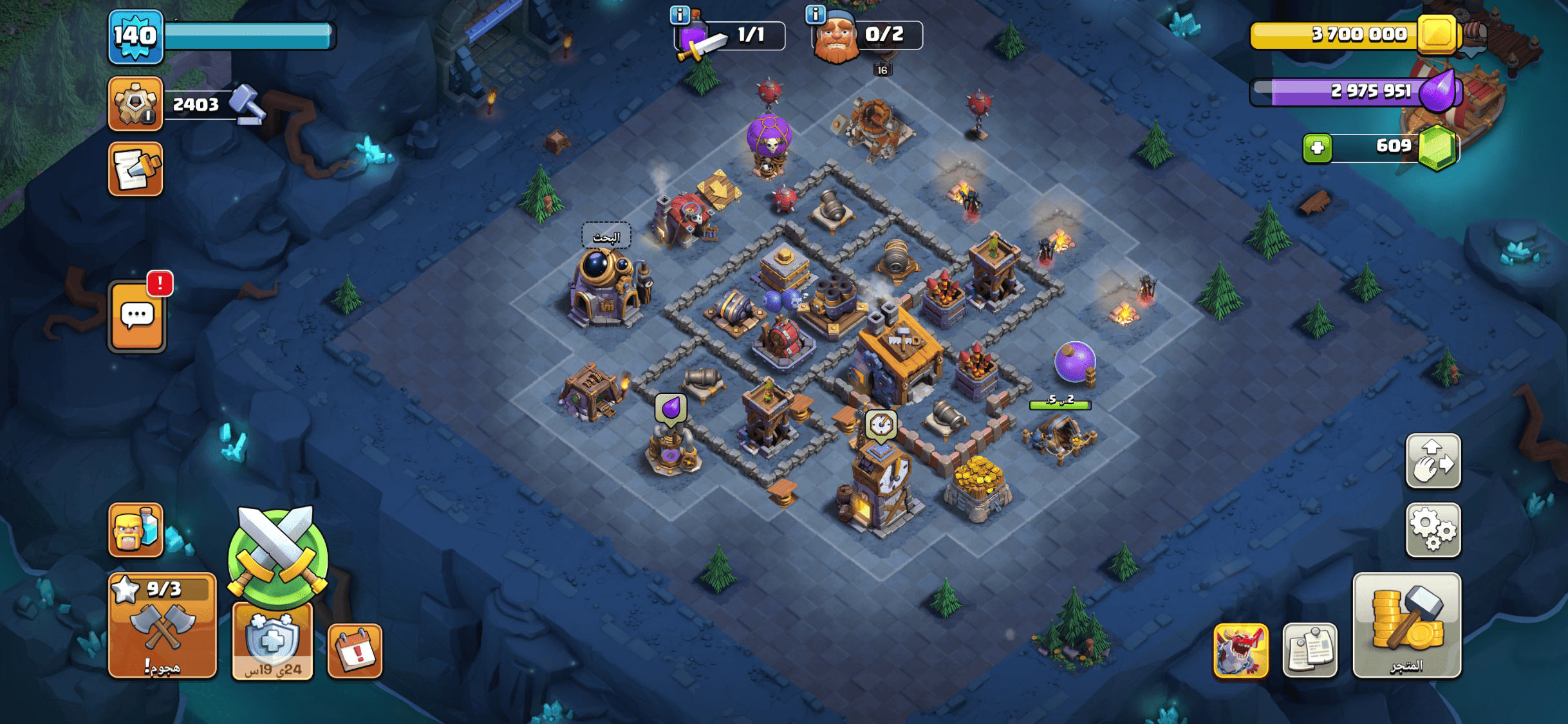1568x724 pixels.
Task: Start an attack with the axes button
Action: tap(162, 625)
